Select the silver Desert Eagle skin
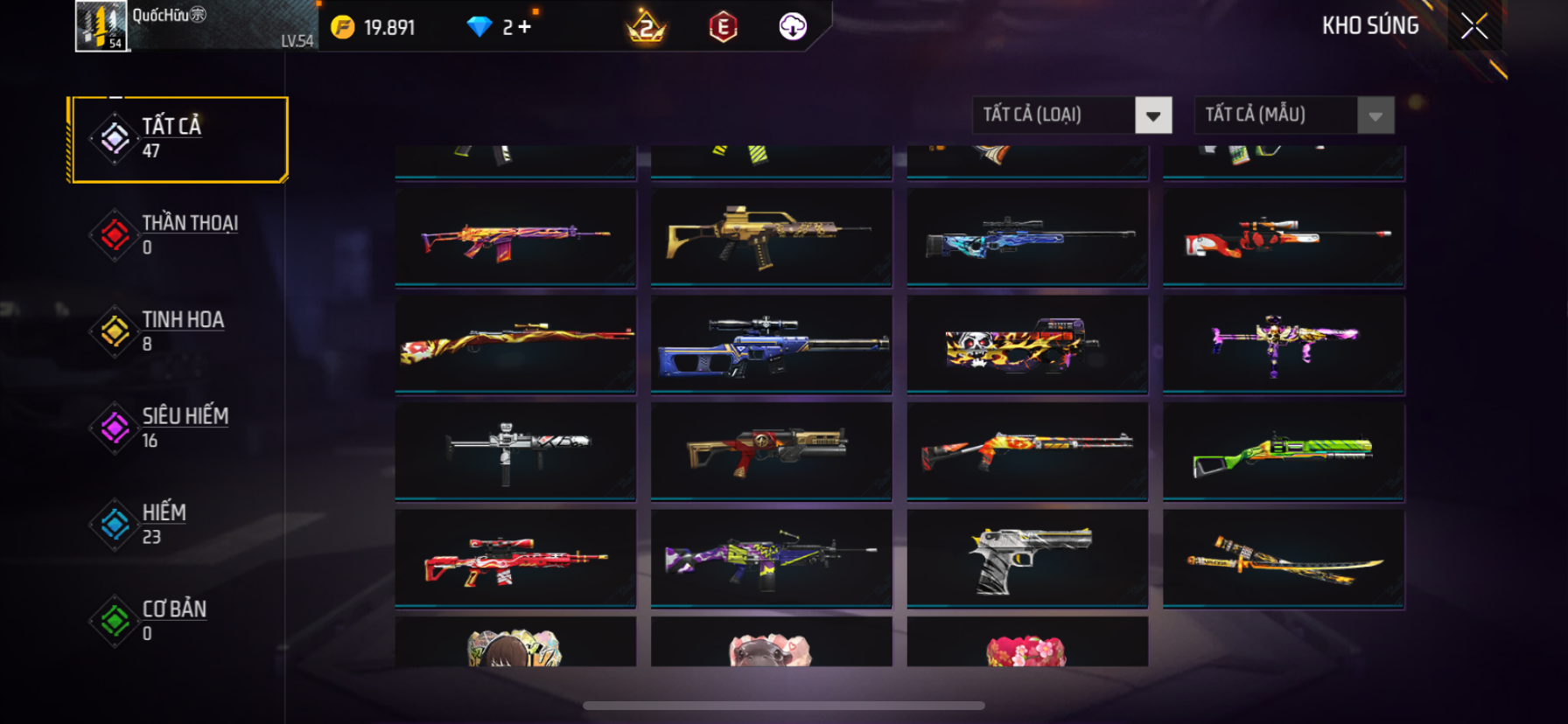 [1027, 559]
